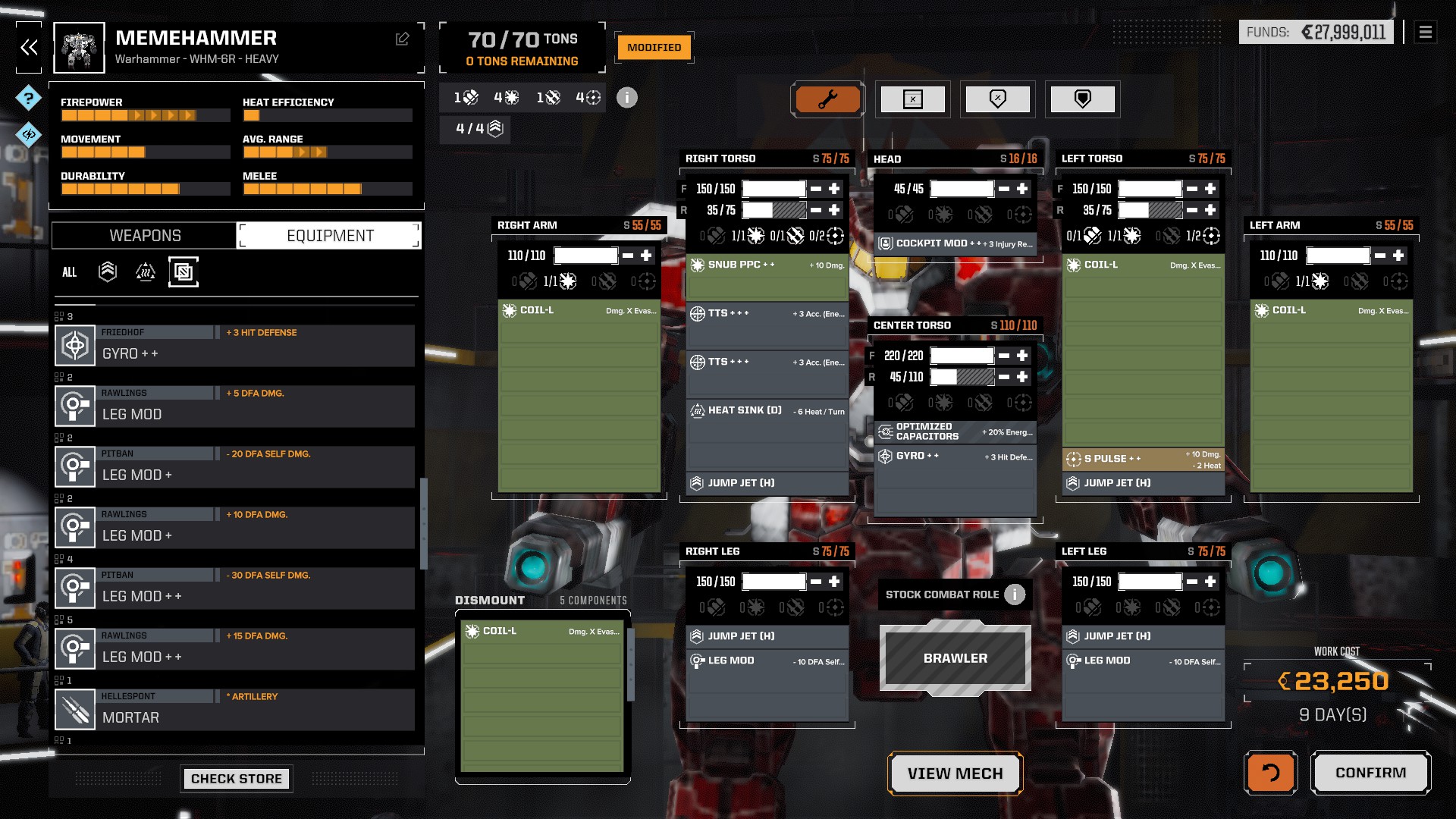The height and width of the screenshot is (819, 1456).
Task: Open the STOCK COMBAT ROLE info icon
Action: [x=1015, y=595]
